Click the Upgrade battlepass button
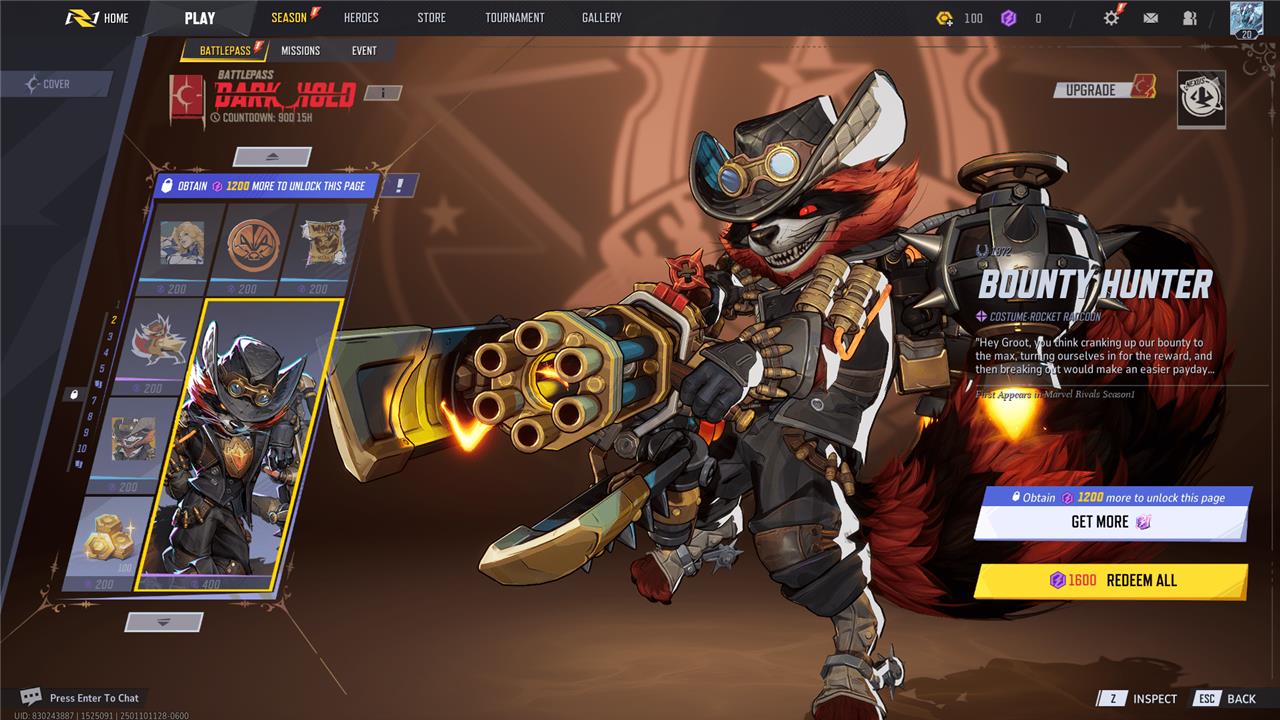Viewport: 1280px width, 720px height. (x=1103, y=89)
